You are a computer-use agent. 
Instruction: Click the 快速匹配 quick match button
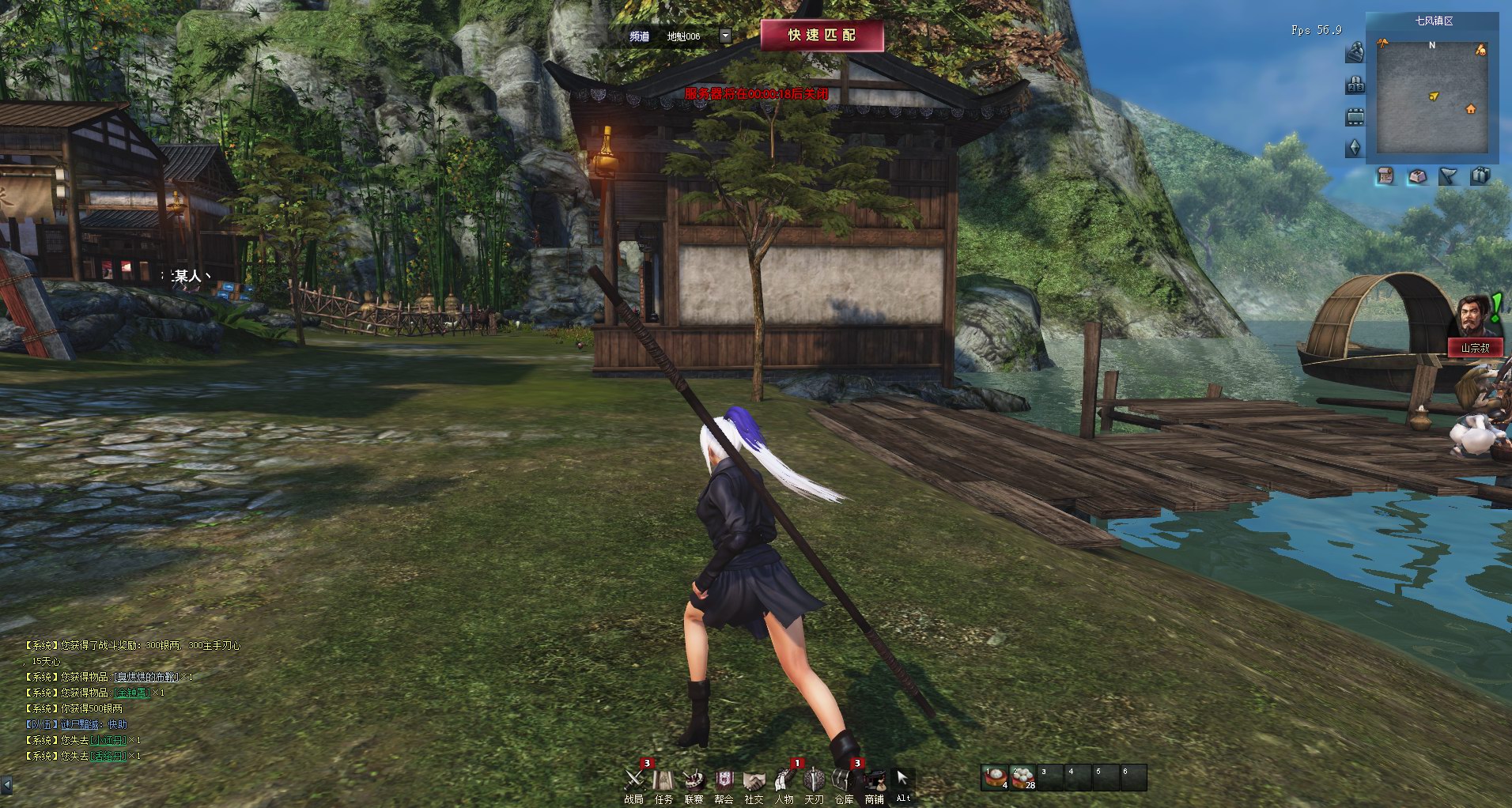[822, 36]
